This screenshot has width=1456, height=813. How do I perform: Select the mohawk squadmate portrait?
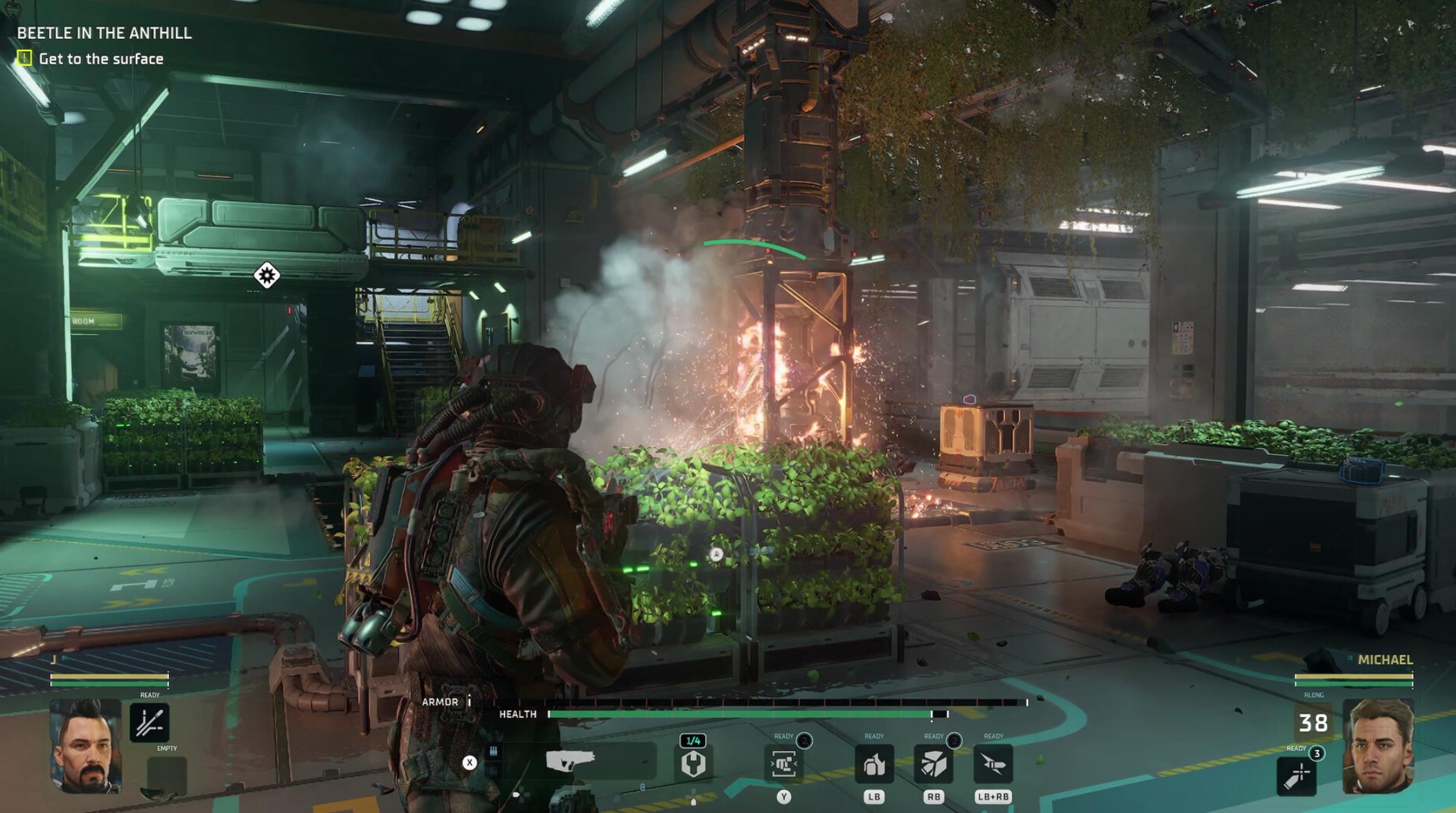(86, 746)
